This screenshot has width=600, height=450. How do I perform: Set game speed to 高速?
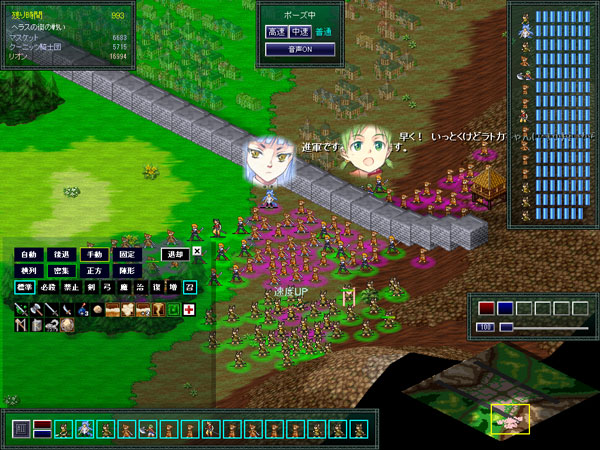[x=276, y=31]
